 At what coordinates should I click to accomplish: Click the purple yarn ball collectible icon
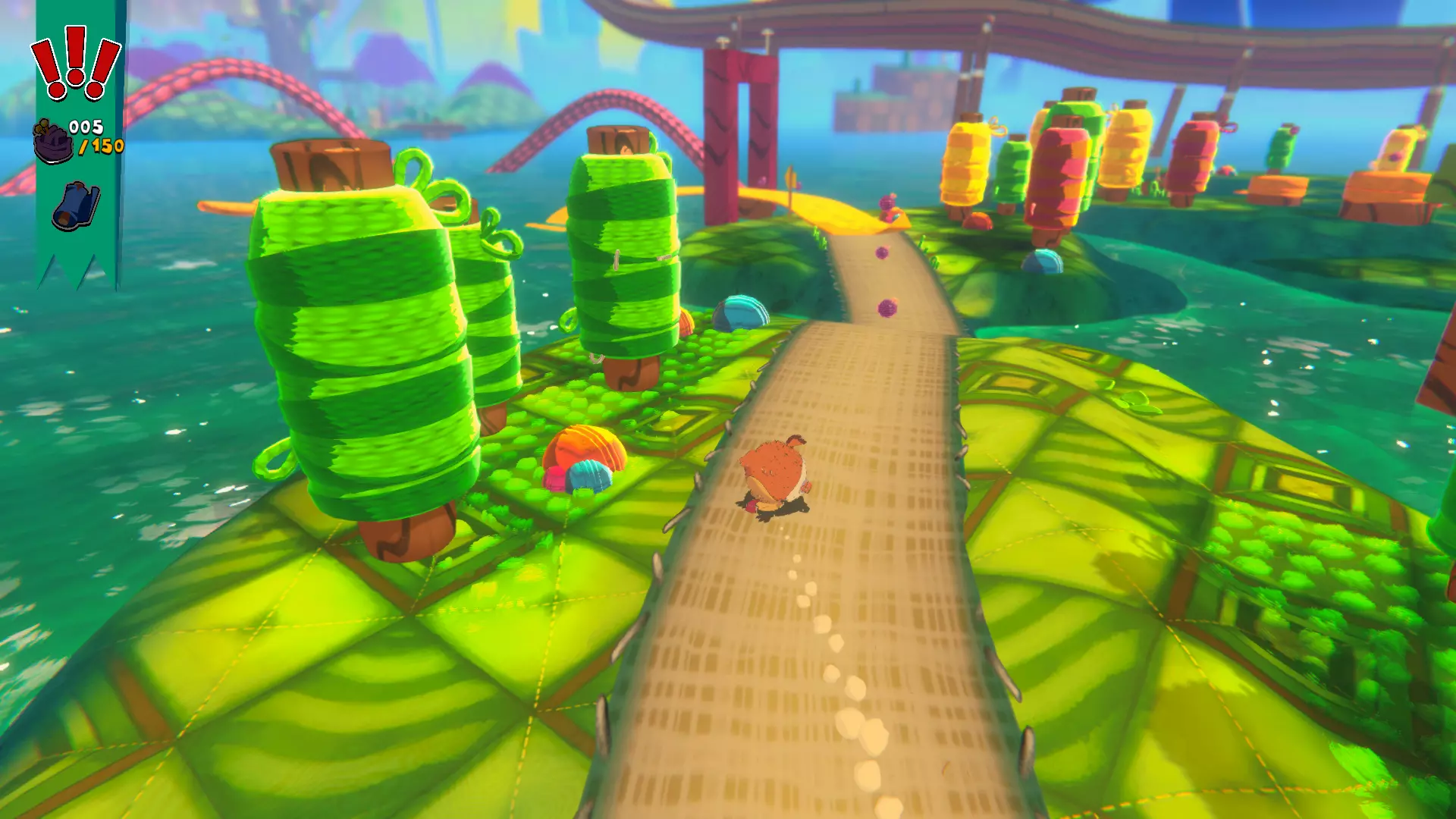click(52, 141)
